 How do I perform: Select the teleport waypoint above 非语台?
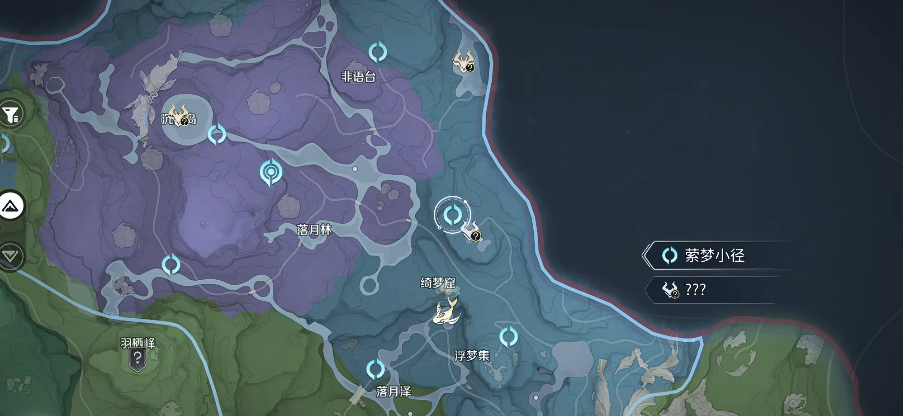pos(378,51)
